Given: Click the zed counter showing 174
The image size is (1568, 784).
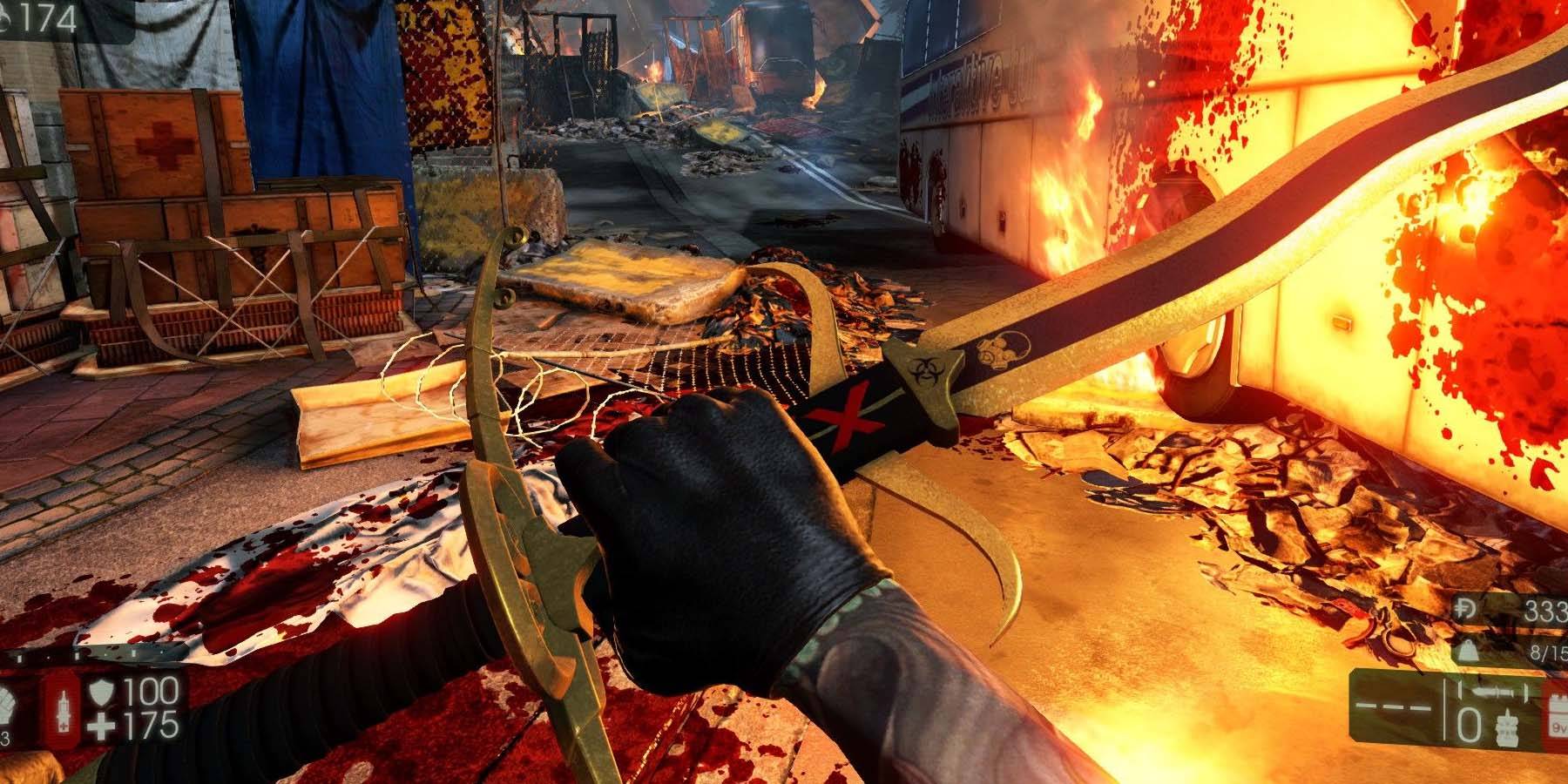Looking at the screenshot, I should (x=48, y=14).
